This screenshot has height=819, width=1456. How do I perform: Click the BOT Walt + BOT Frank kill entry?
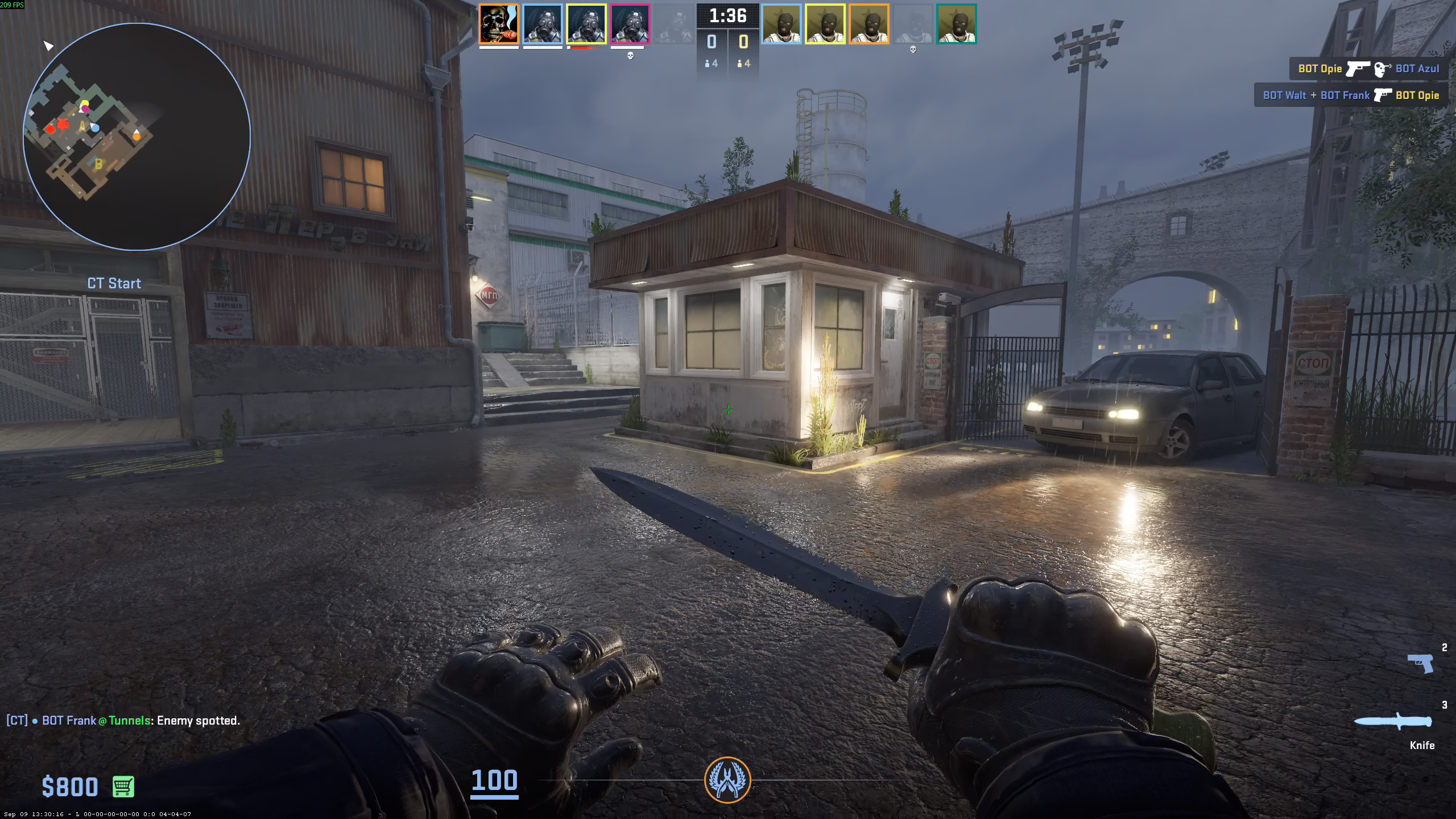coord(1351,95)
